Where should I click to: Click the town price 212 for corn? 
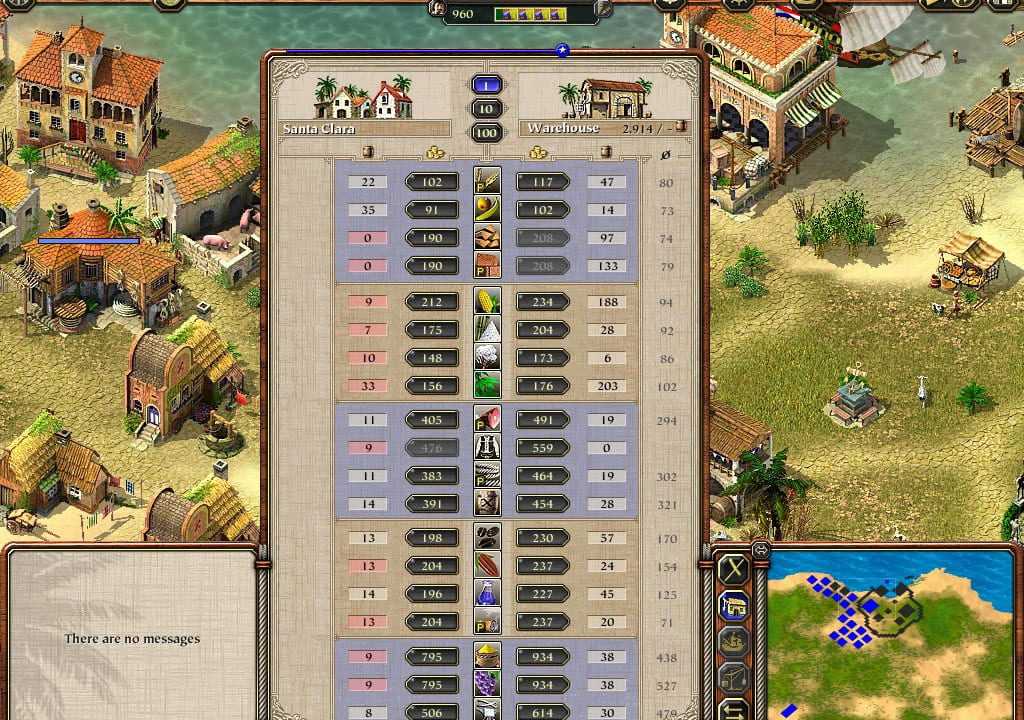tap(432, 302)
